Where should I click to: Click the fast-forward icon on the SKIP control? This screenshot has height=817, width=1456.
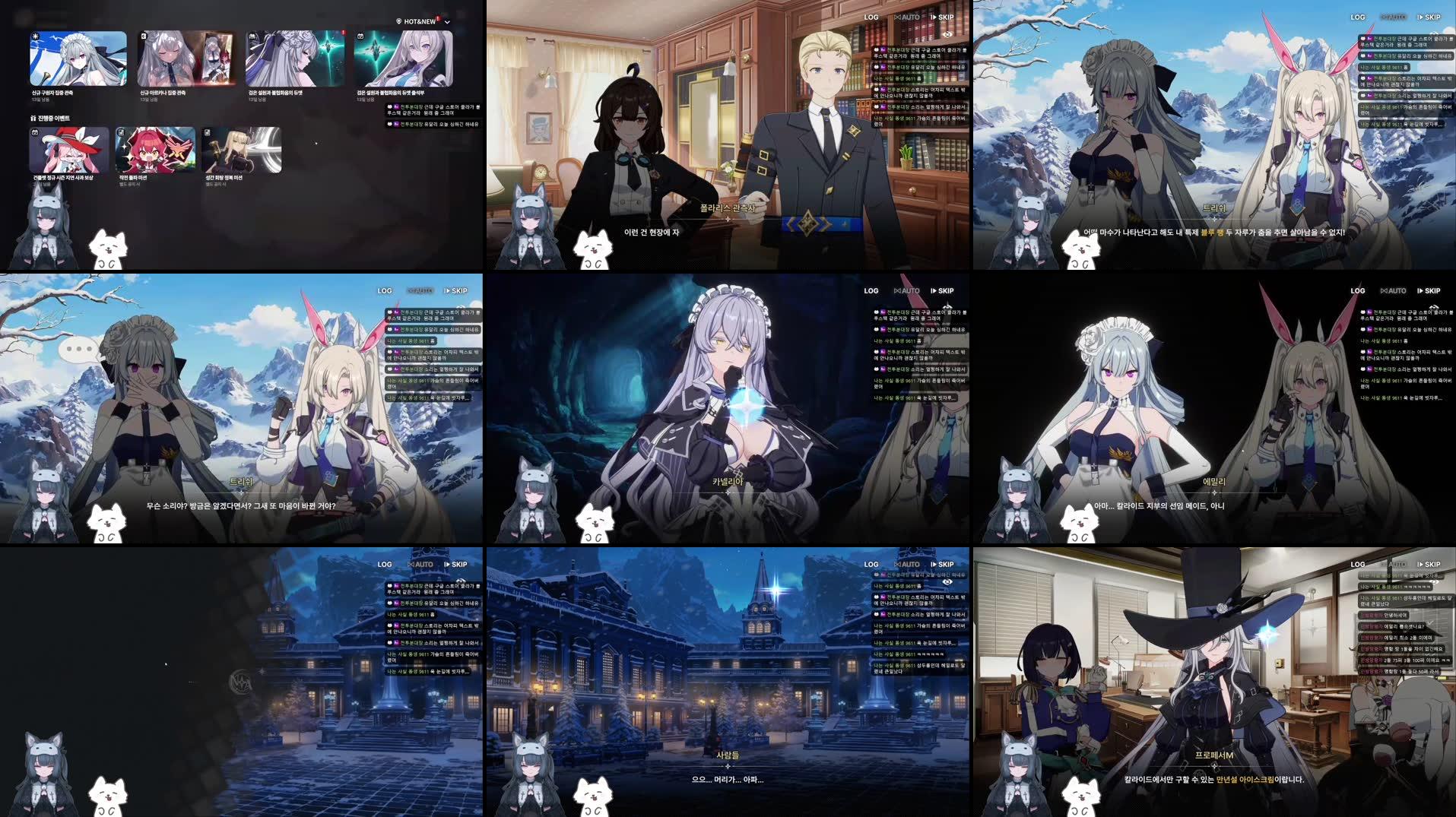point(934,17)
